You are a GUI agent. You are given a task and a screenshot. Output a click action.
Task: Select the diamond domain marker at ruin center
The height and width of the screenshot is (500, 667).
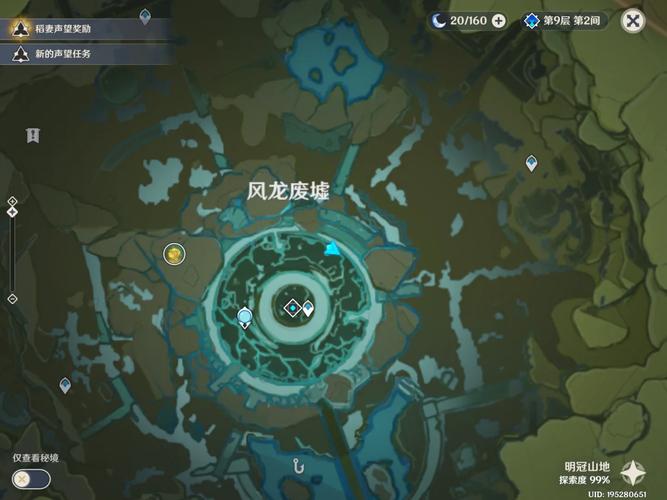292,307
